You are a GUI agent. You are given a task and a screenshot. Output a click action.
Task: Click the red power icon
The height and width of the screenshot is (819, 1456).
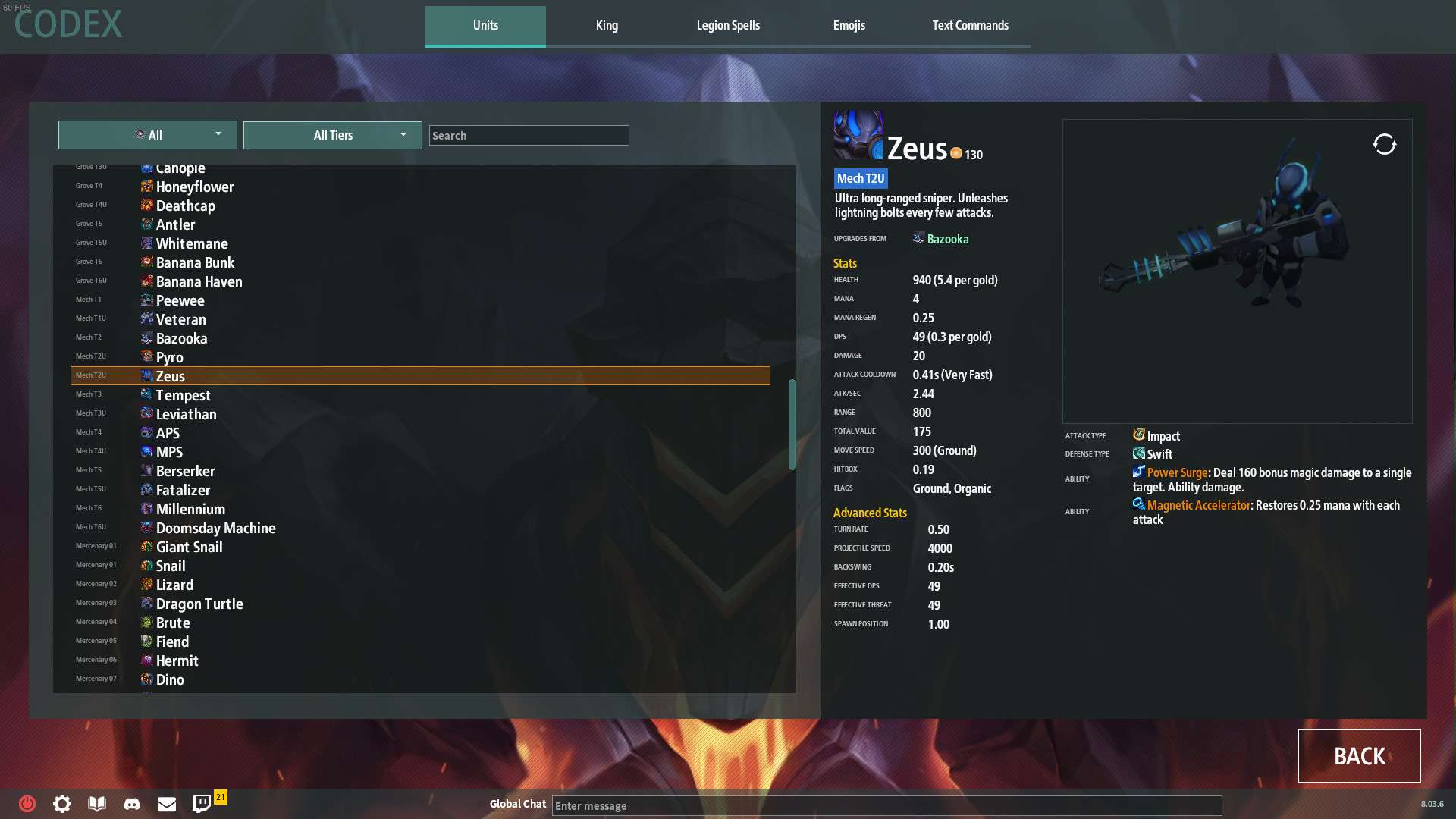click(x=27, y=804)
